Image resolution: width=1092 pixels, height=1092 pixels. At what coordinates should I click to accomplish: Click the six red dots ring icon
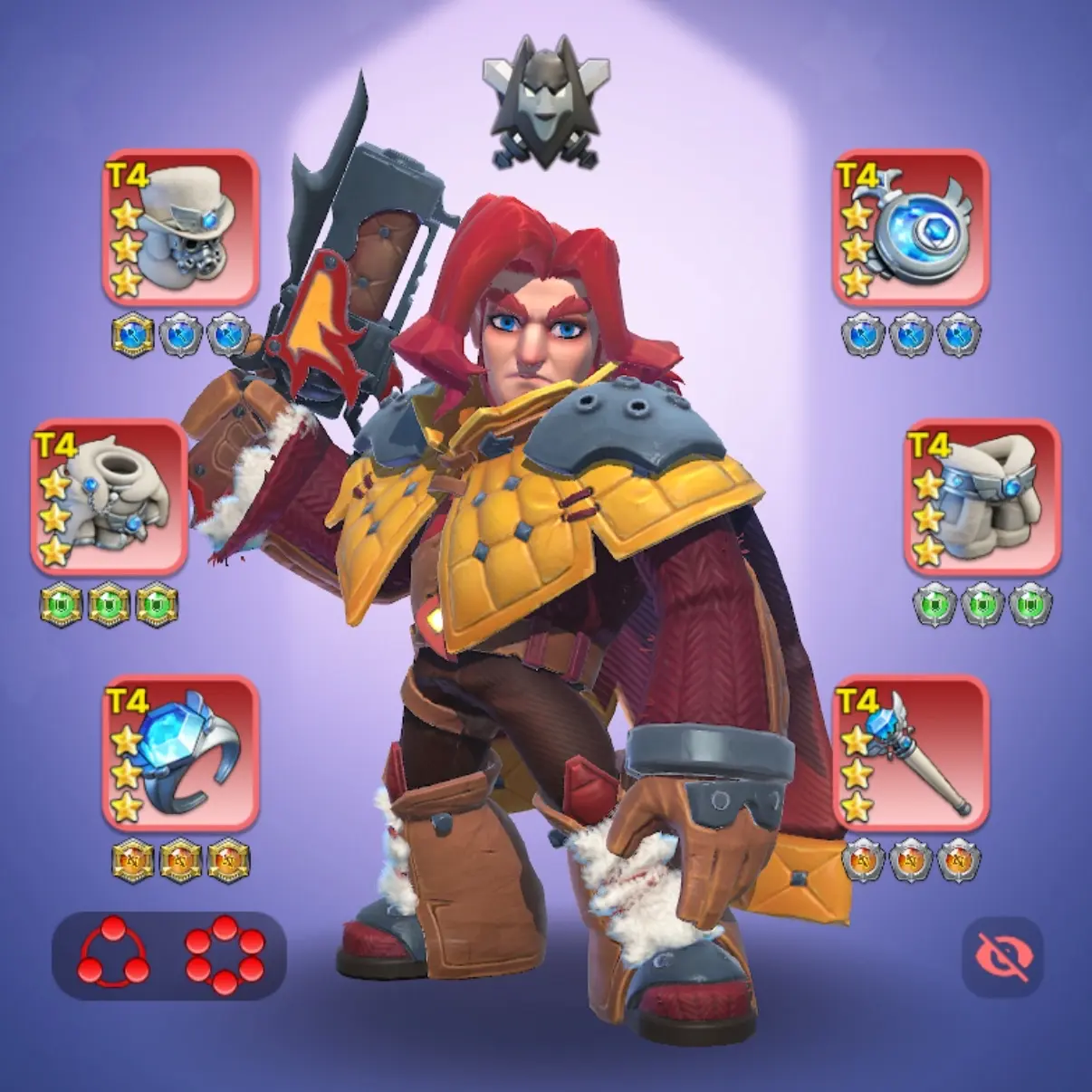pos(225,954)
